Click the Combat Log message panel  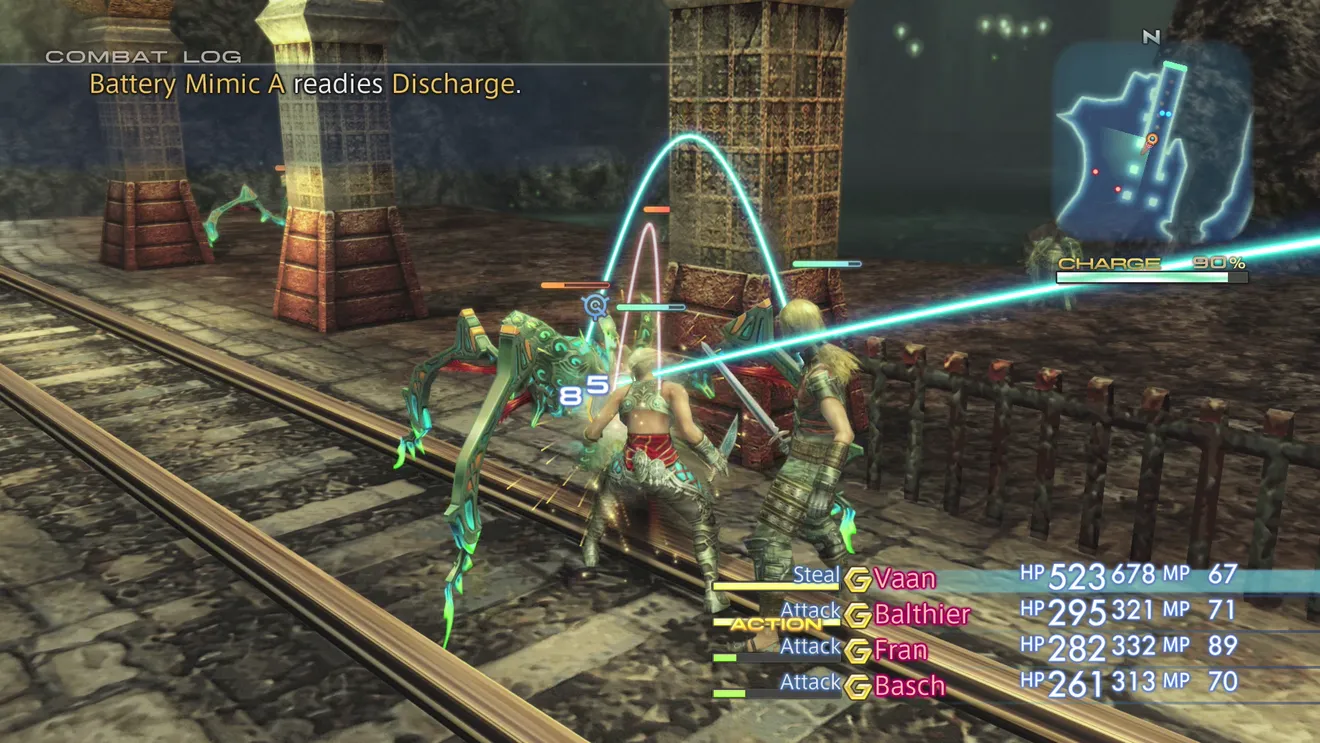point(305,84)
